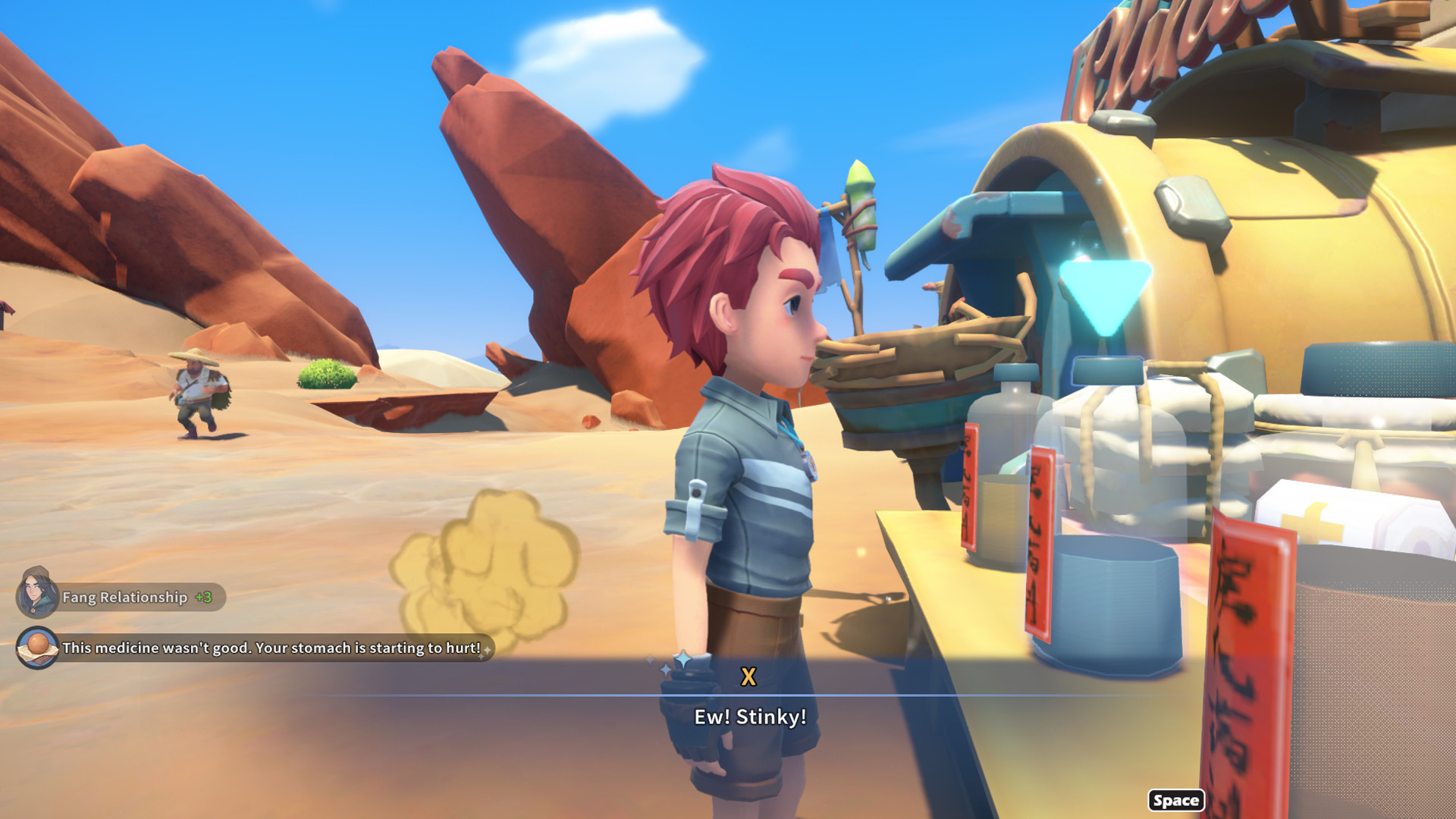Click the Fang Relationship notification portrait

[x=37, y=594]
